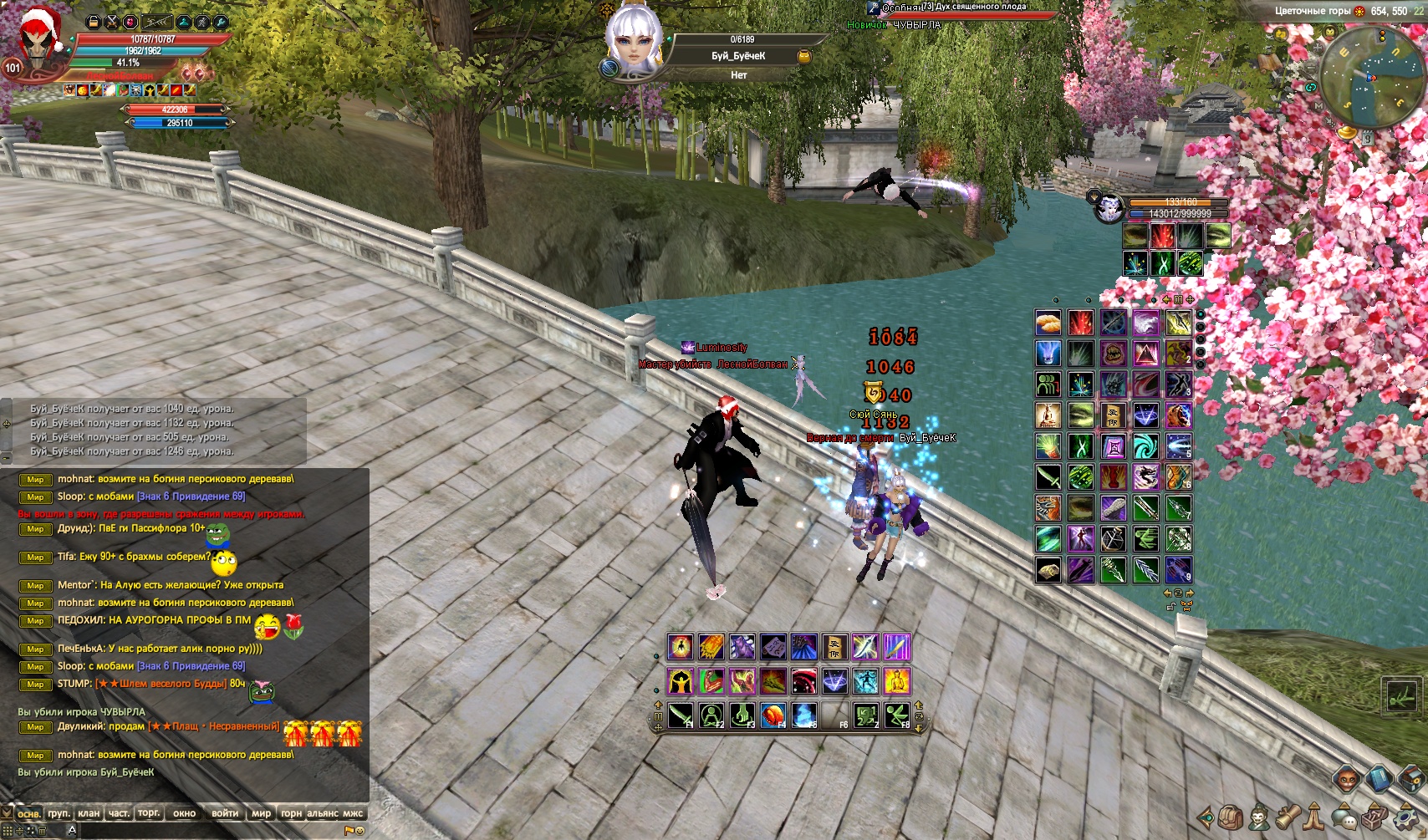
Task: Use the meditation skill in slot F2
Action: 711,715
